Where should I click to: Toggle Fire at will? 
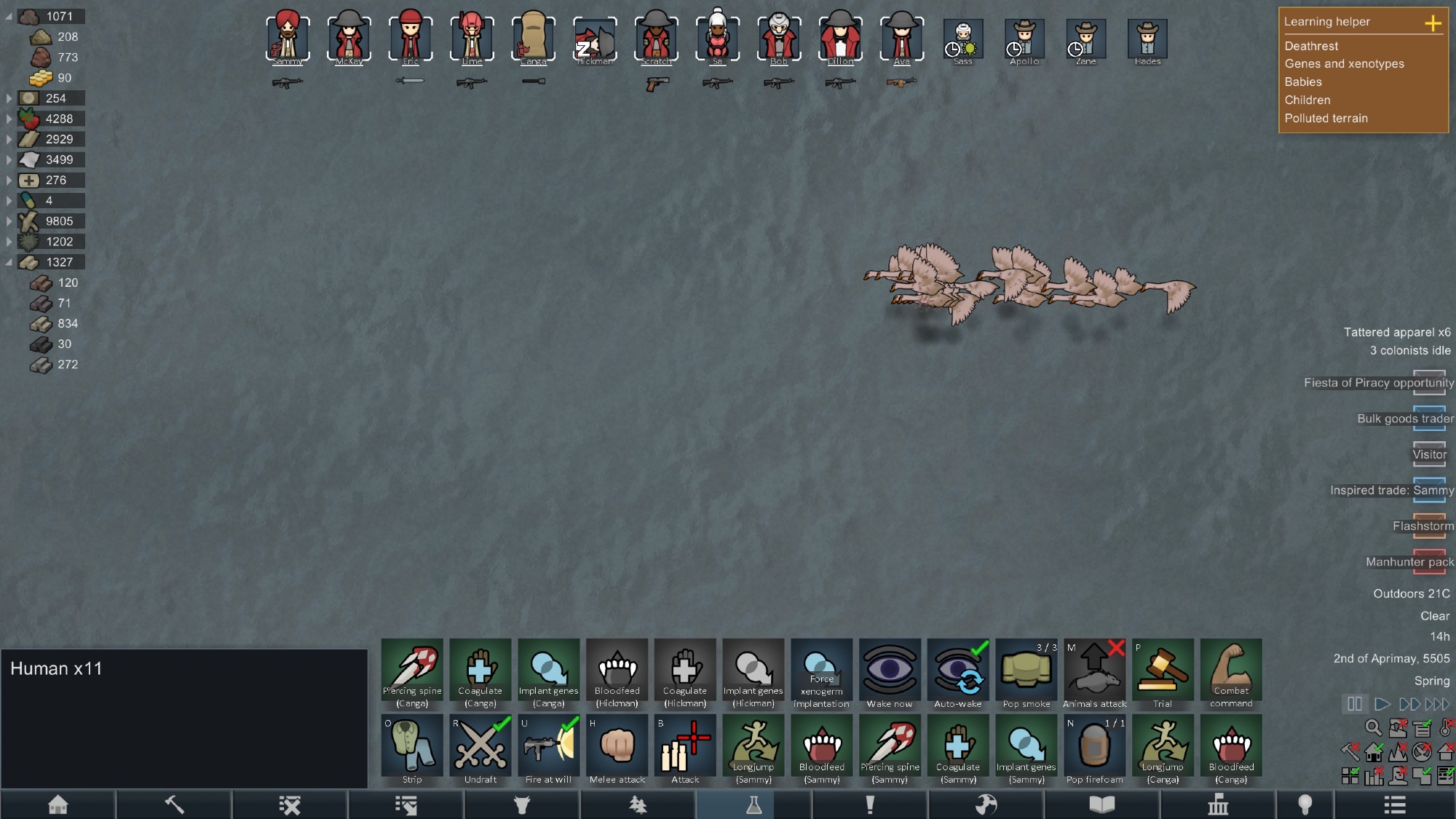tap(549, 748)
